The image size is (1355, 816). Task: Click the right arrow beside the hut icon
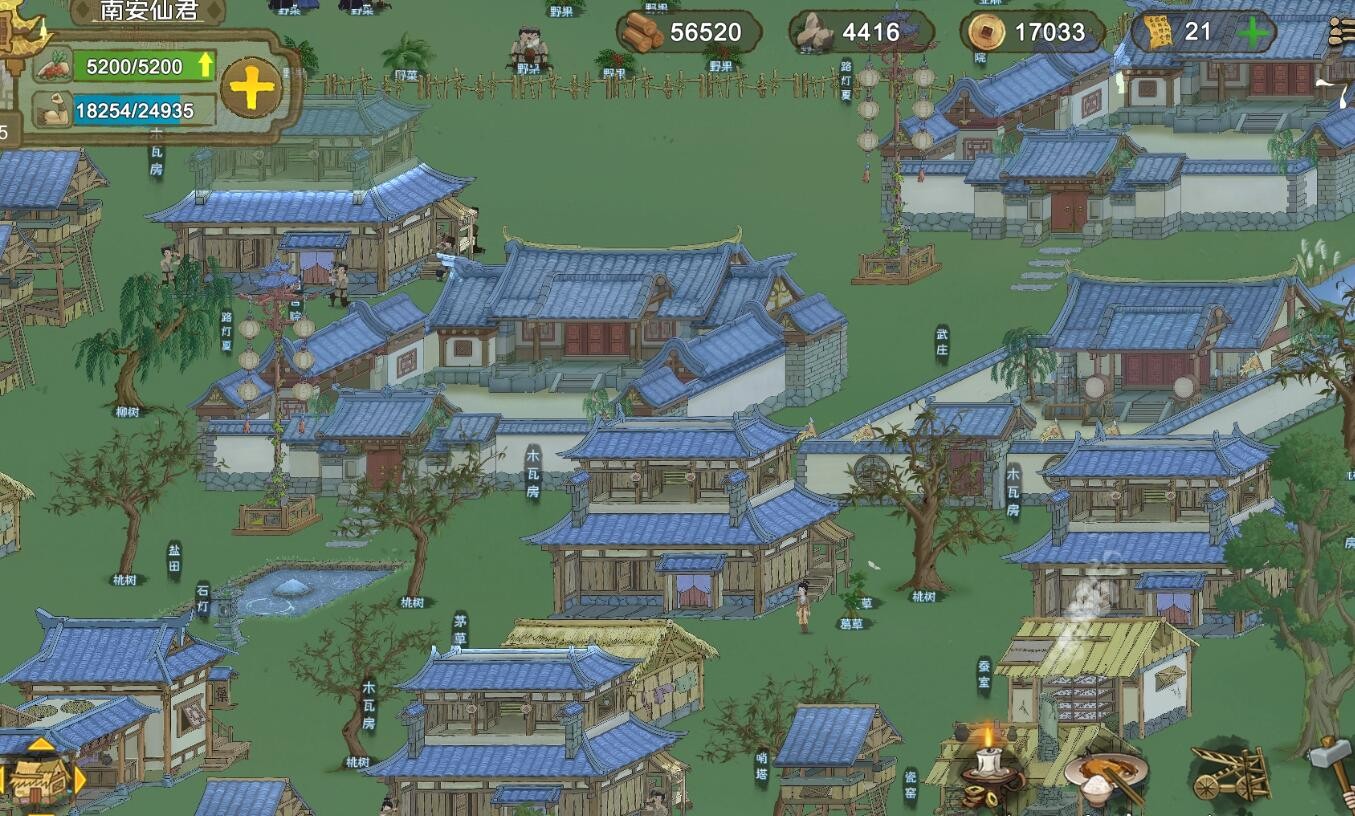[79, 779]
